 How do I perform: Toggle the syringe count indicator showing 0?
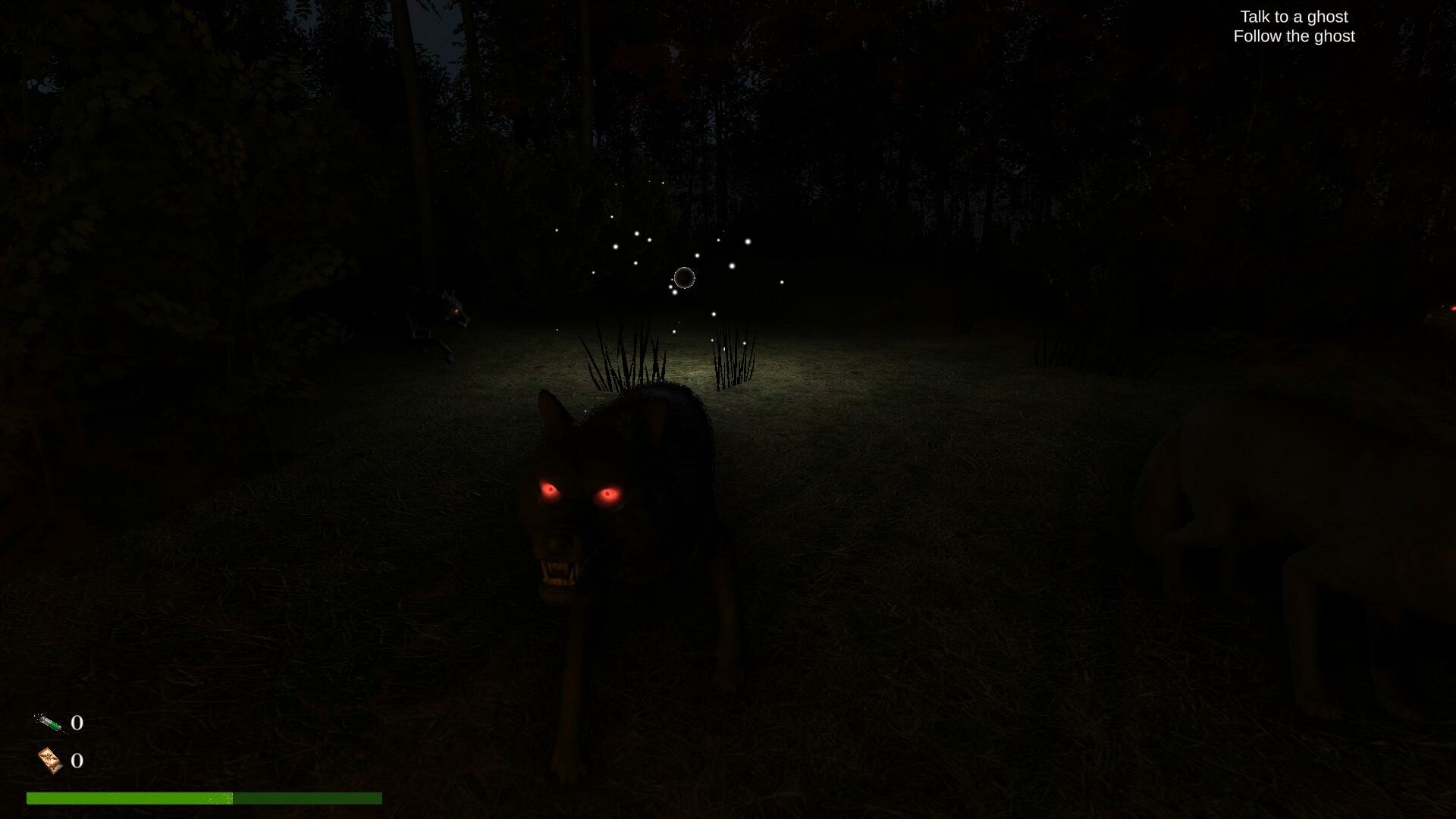76,723
